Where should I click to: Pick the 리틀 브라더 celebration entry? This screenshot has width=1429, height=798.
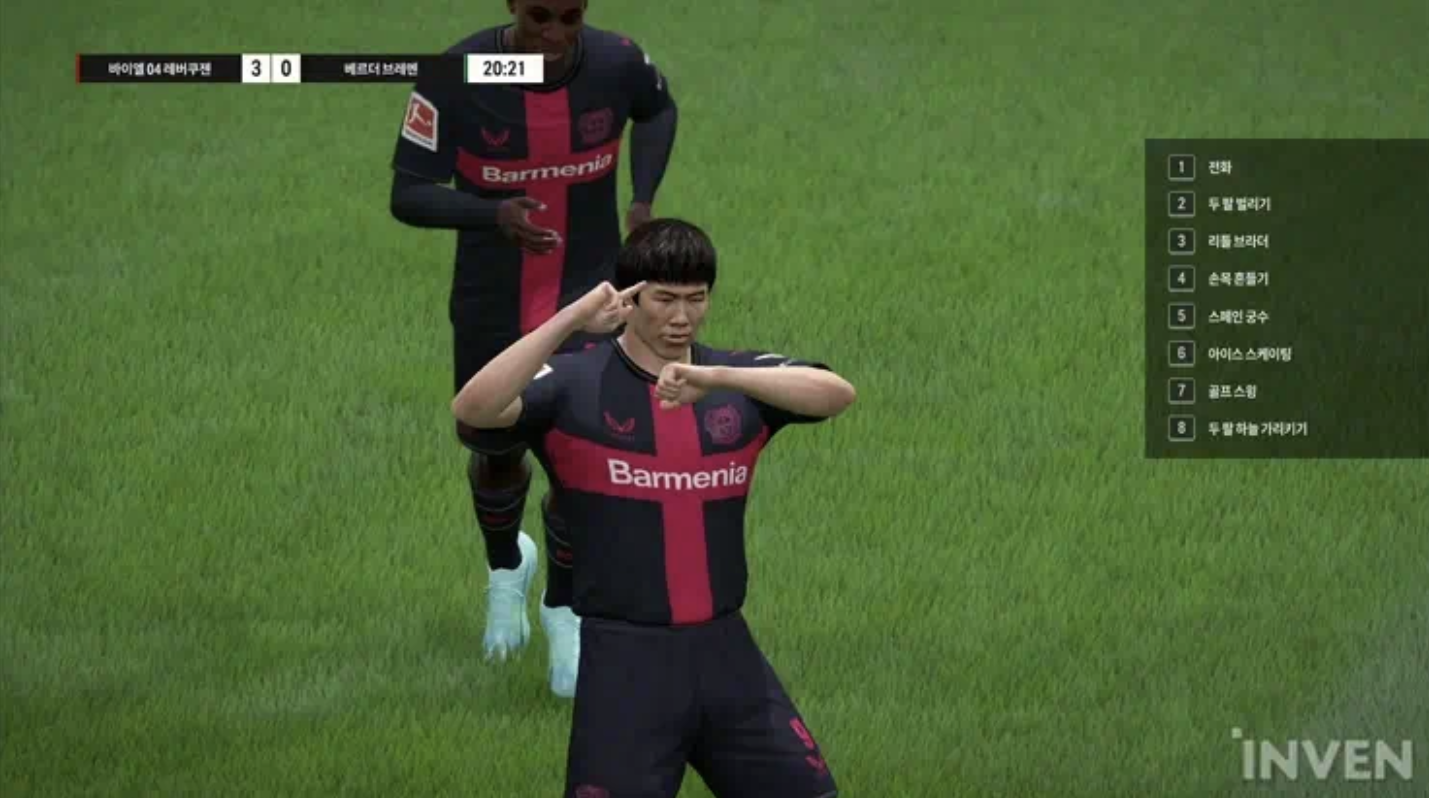pos(1238,241)
